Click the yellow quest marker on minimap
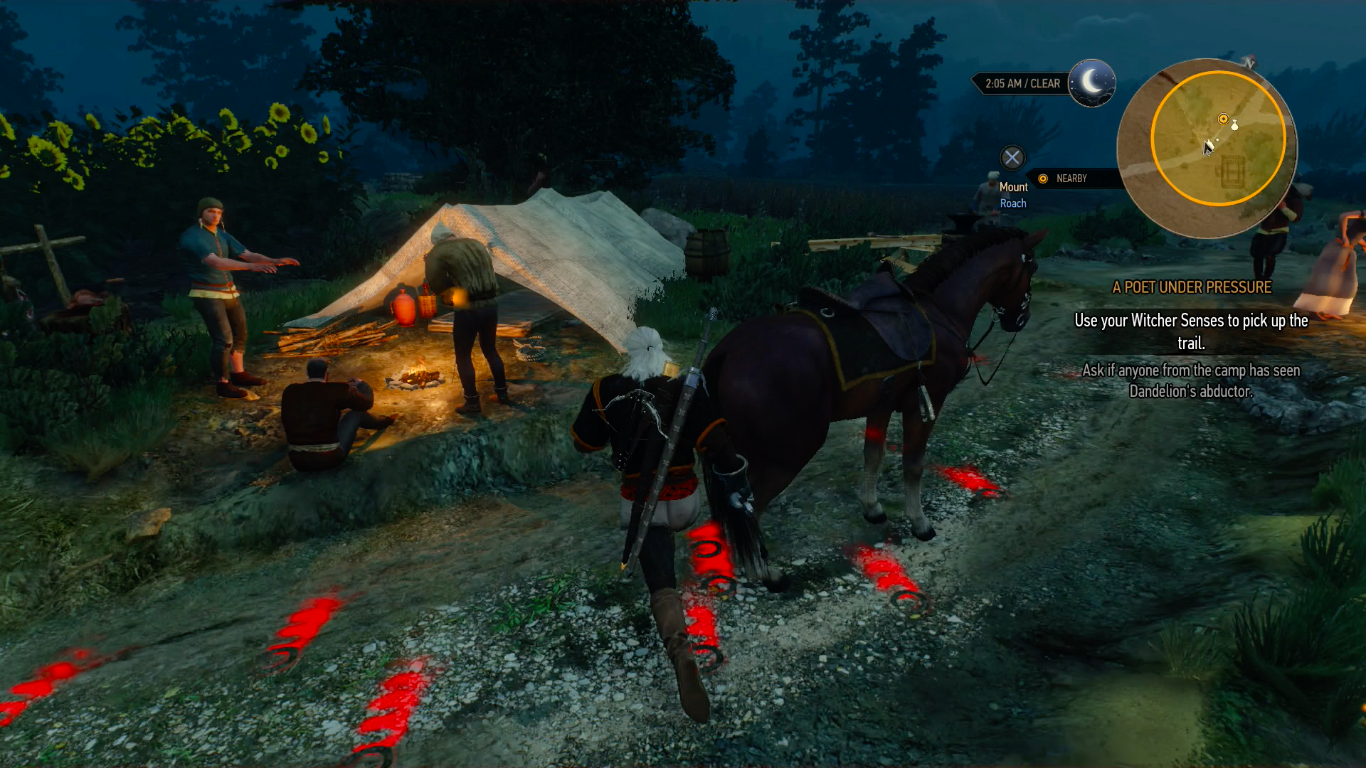Viewport: 1366px width, 768px height. pyautogui.click(x=1222, y=119)
